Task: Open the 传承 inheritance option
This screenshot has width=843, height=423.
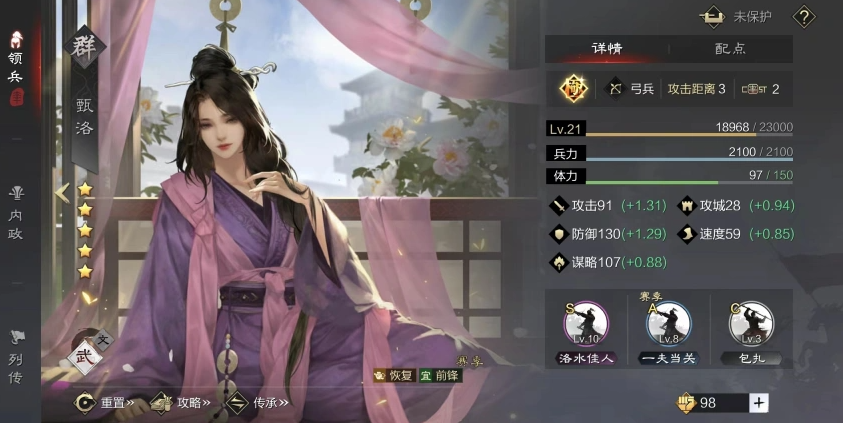Action: (x=257, y=403)
